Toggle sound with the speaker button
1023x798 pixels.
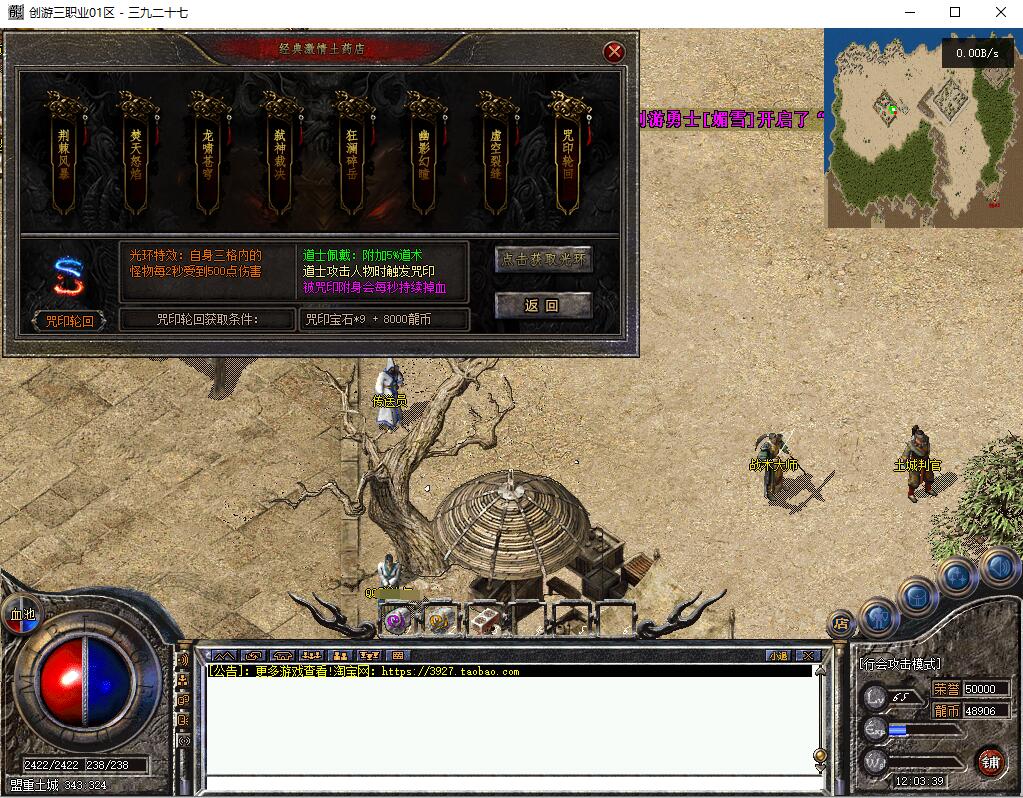click(997, 567)
